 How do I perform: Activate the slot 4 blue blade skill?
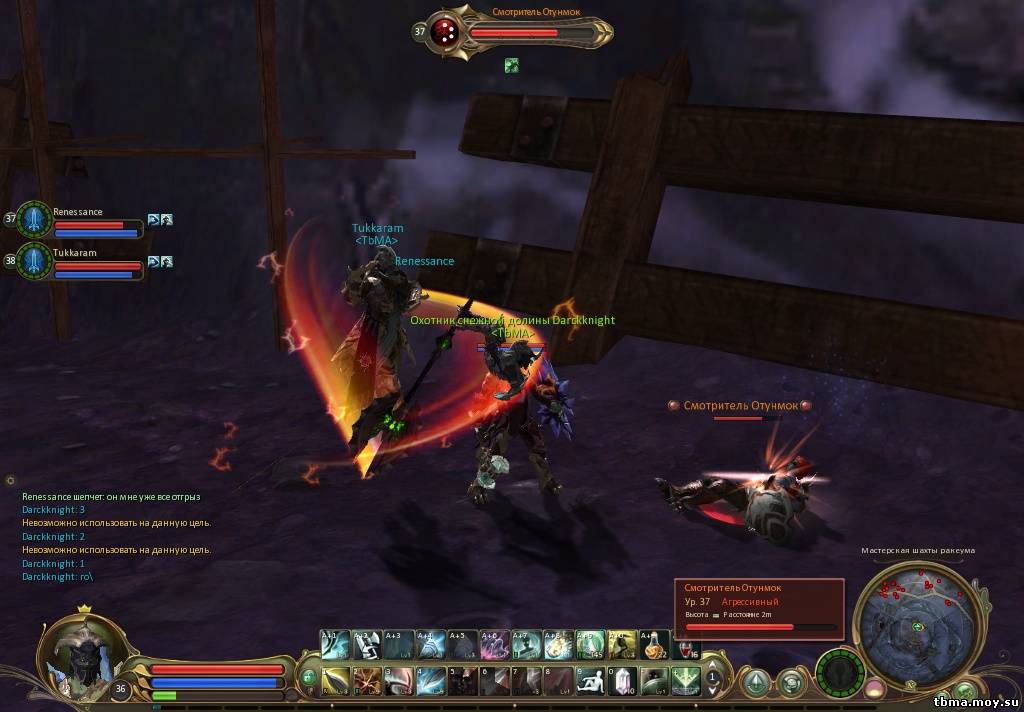(x=430, y=680)
